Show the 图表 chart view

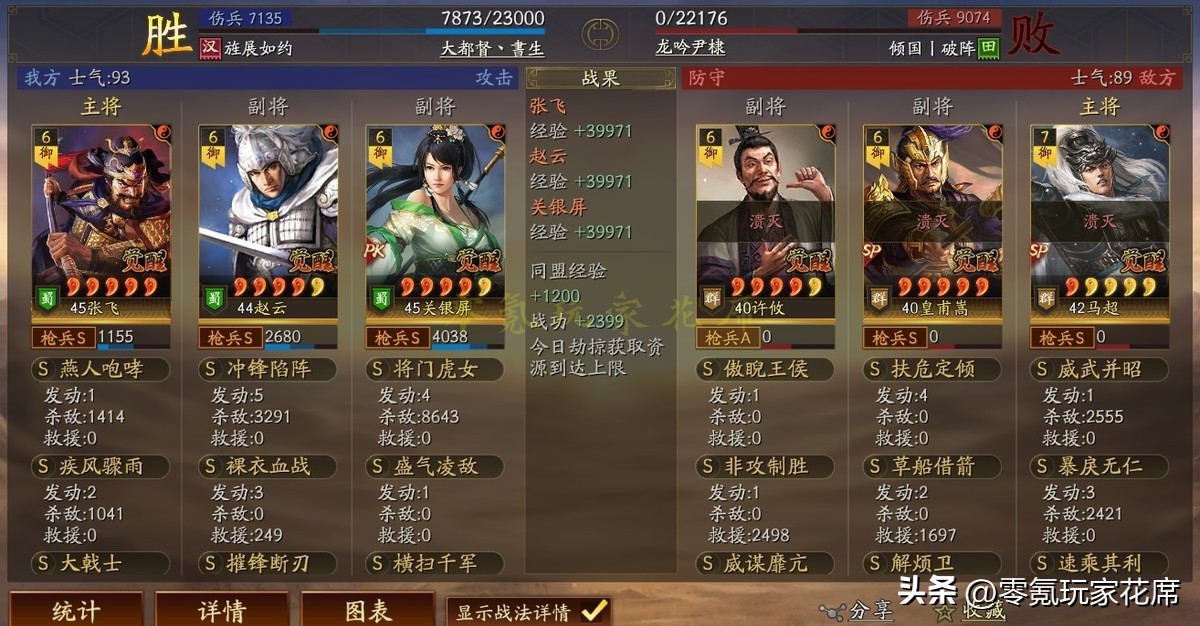coord(368,610)
